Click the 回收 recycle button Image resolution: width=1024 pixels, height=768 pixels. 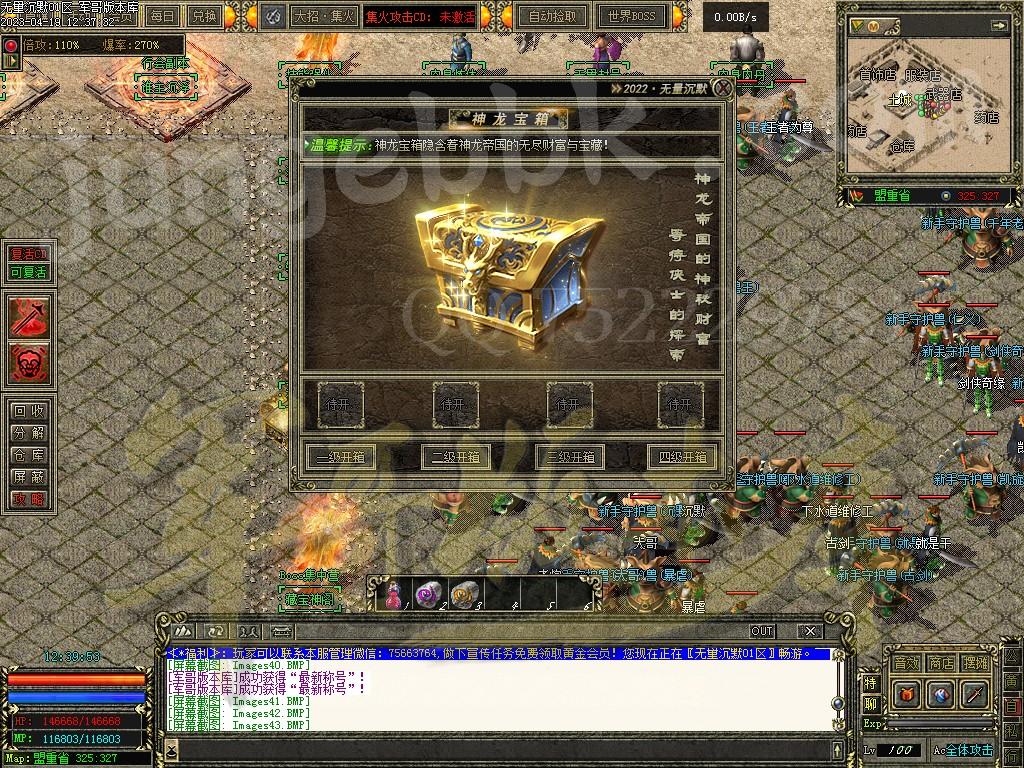tap(28, 411)
